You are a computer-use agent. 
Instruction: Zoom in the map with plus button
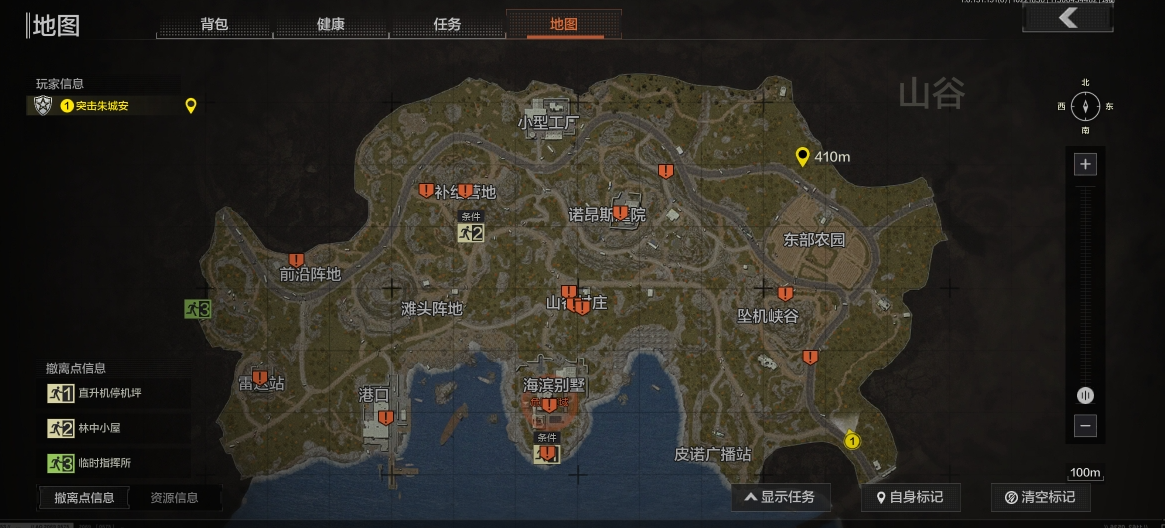(1085, 164)
